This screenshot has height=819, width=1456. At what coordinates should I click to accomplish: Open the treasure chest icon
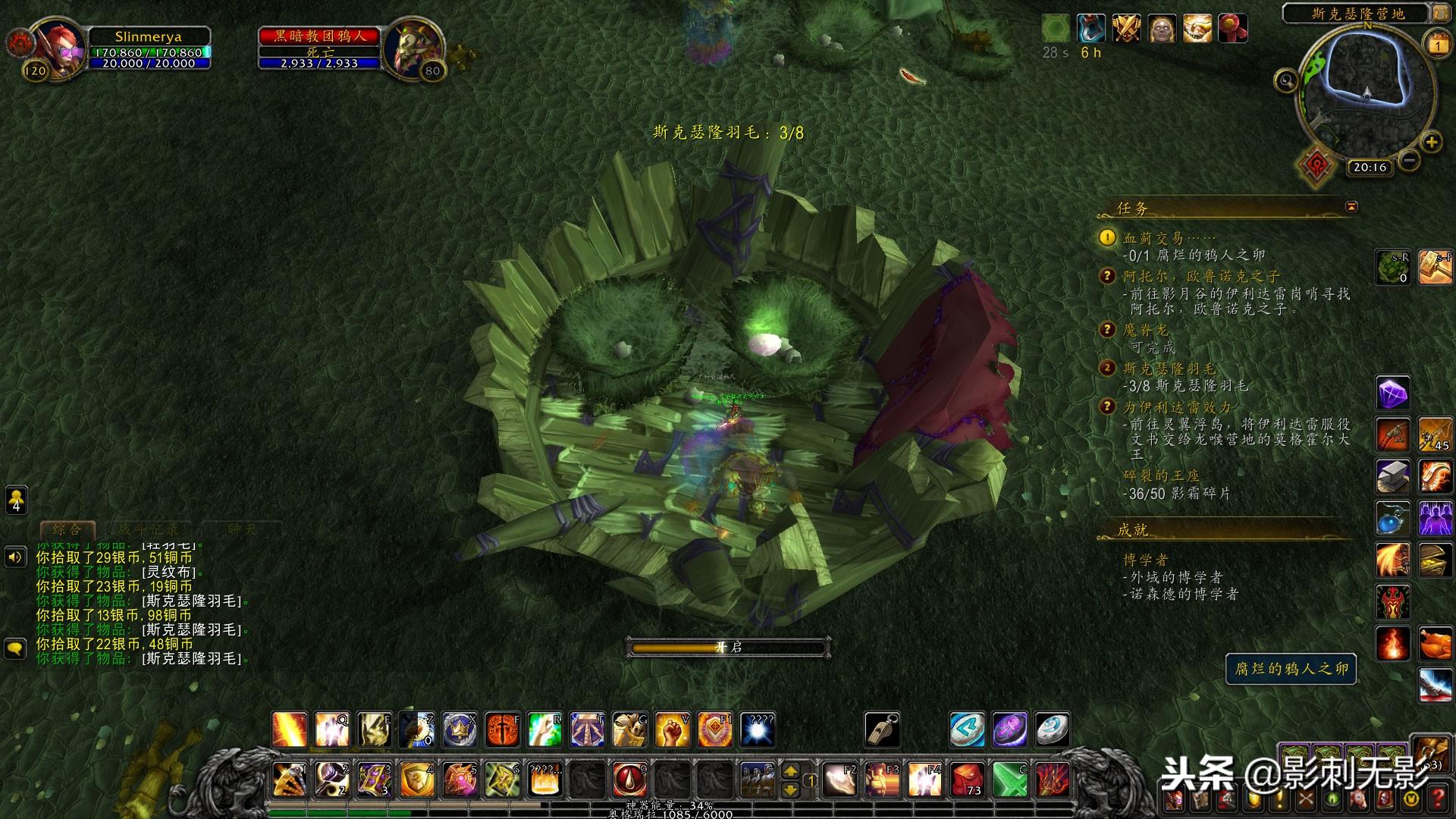click(1435, 560)
